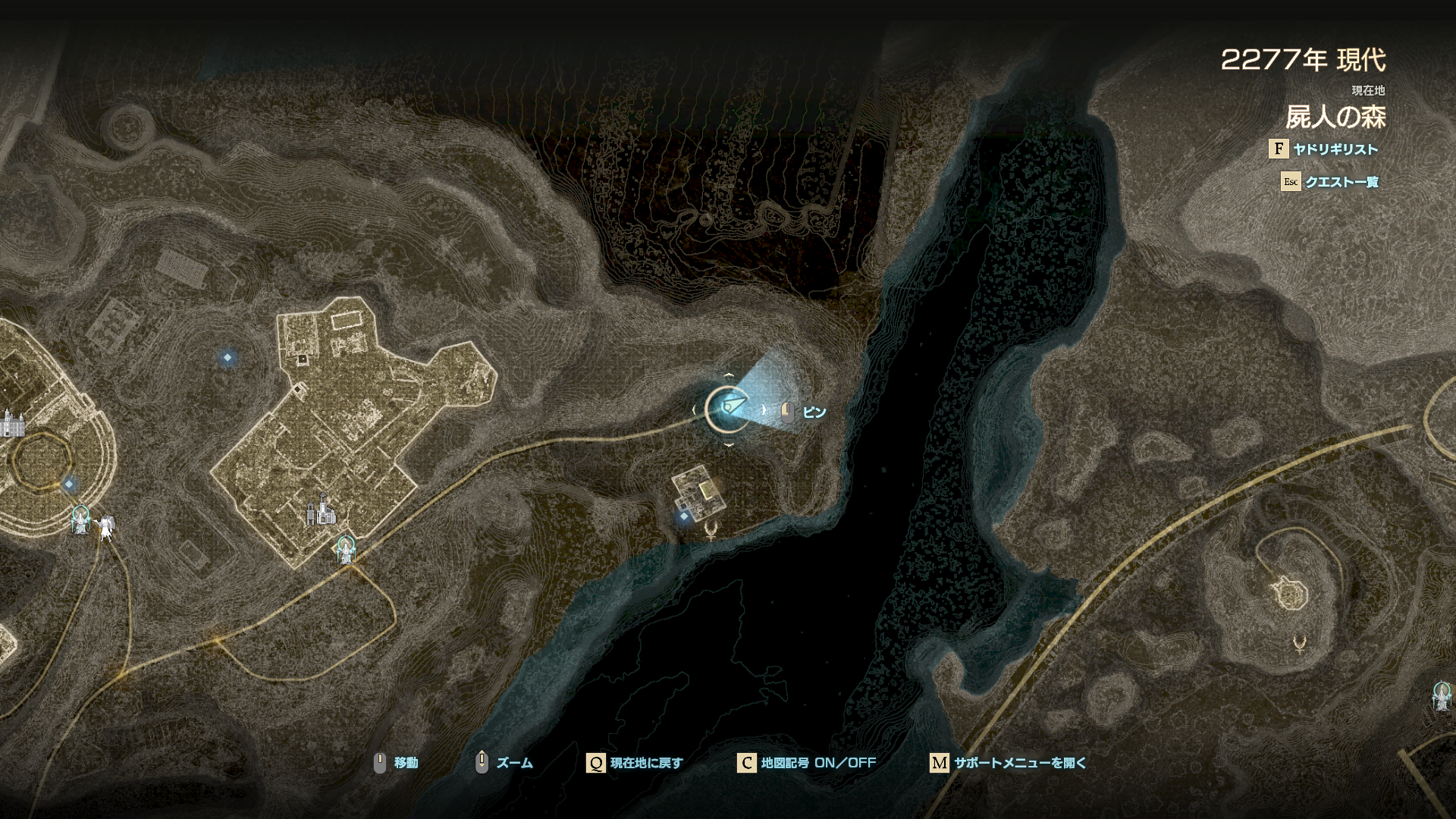This screenshot has height=819, width=1456.
Task: Click the blue diamond marker inside the circular city
Action: (x=69, y=484)
